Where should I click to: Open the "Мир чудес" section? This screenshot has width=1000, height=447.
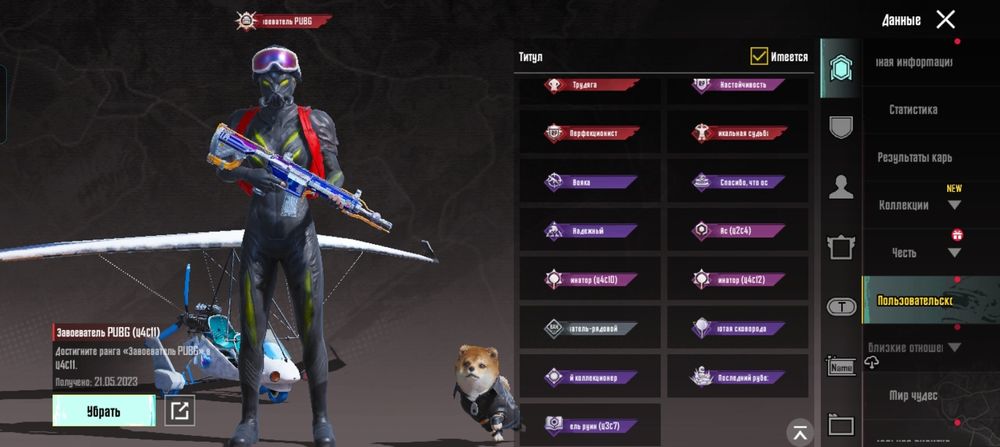coord(913,396)
